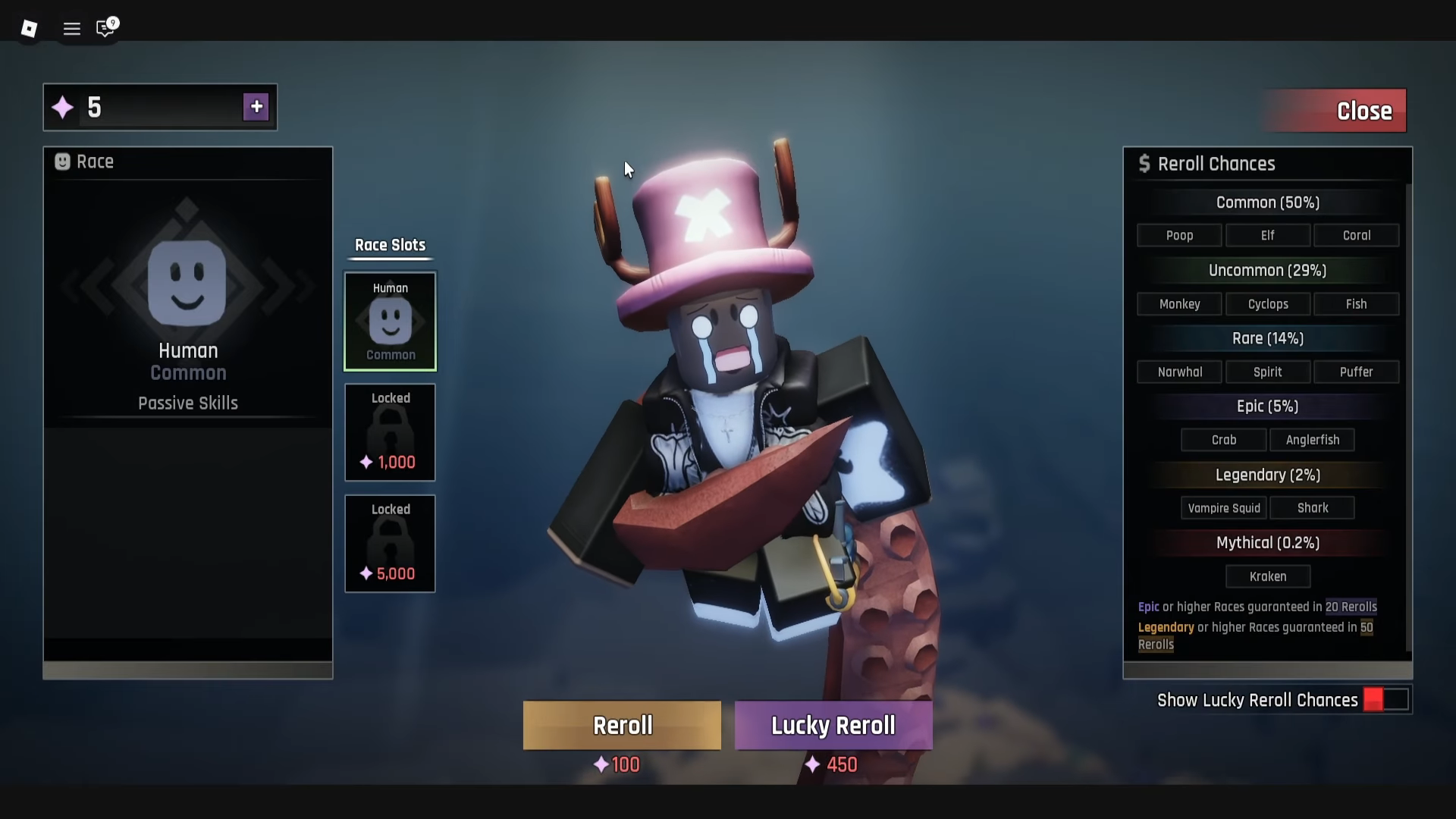Choose the Vampire Squid race entry
Screen dimensions: 1456x819
pyautogui.click(x=1223, y=508)
